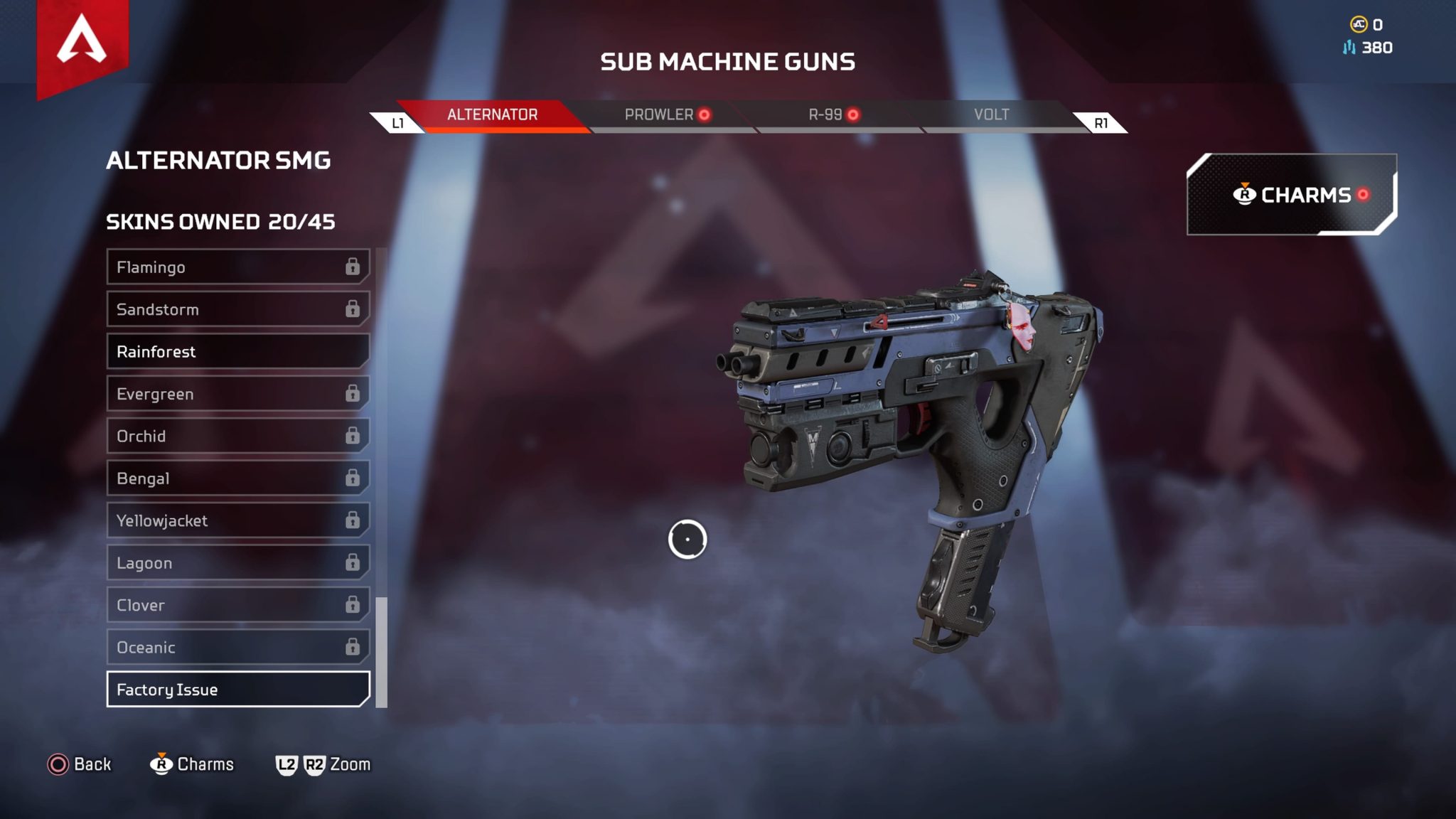Screen dimensions: 1456x819
Task: Switch to the Alternator weapon tab
Action: [x=492, y=115]
